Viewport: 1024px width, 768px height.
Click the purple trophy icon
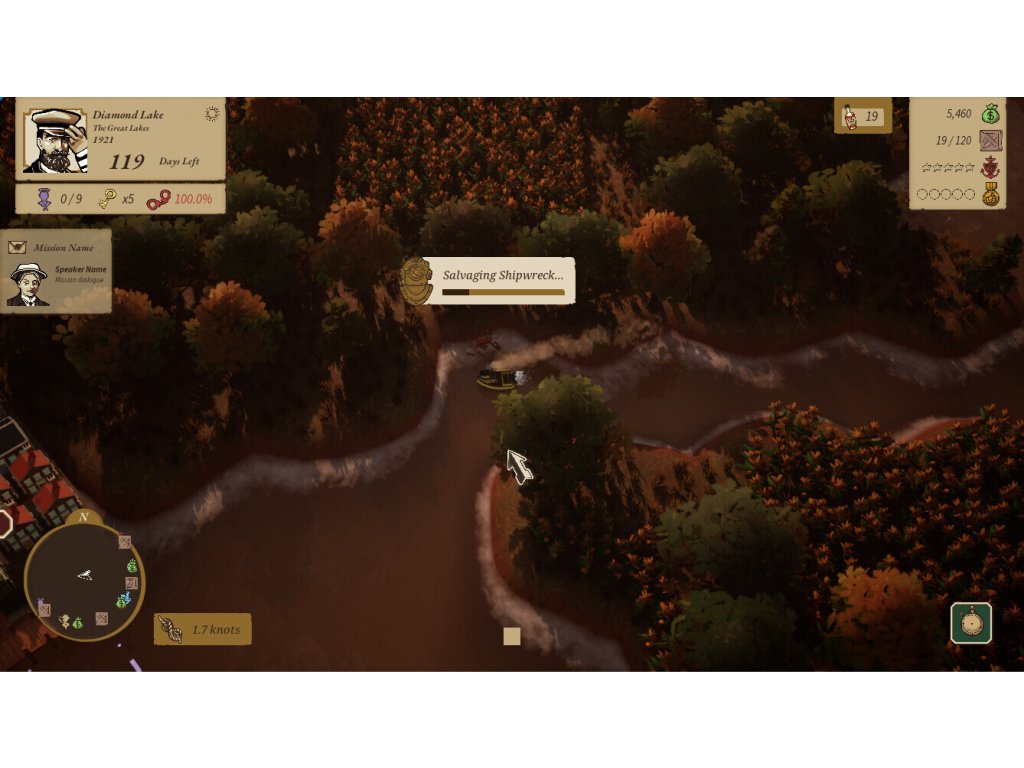pyautogui.click(x=45, y=199)
